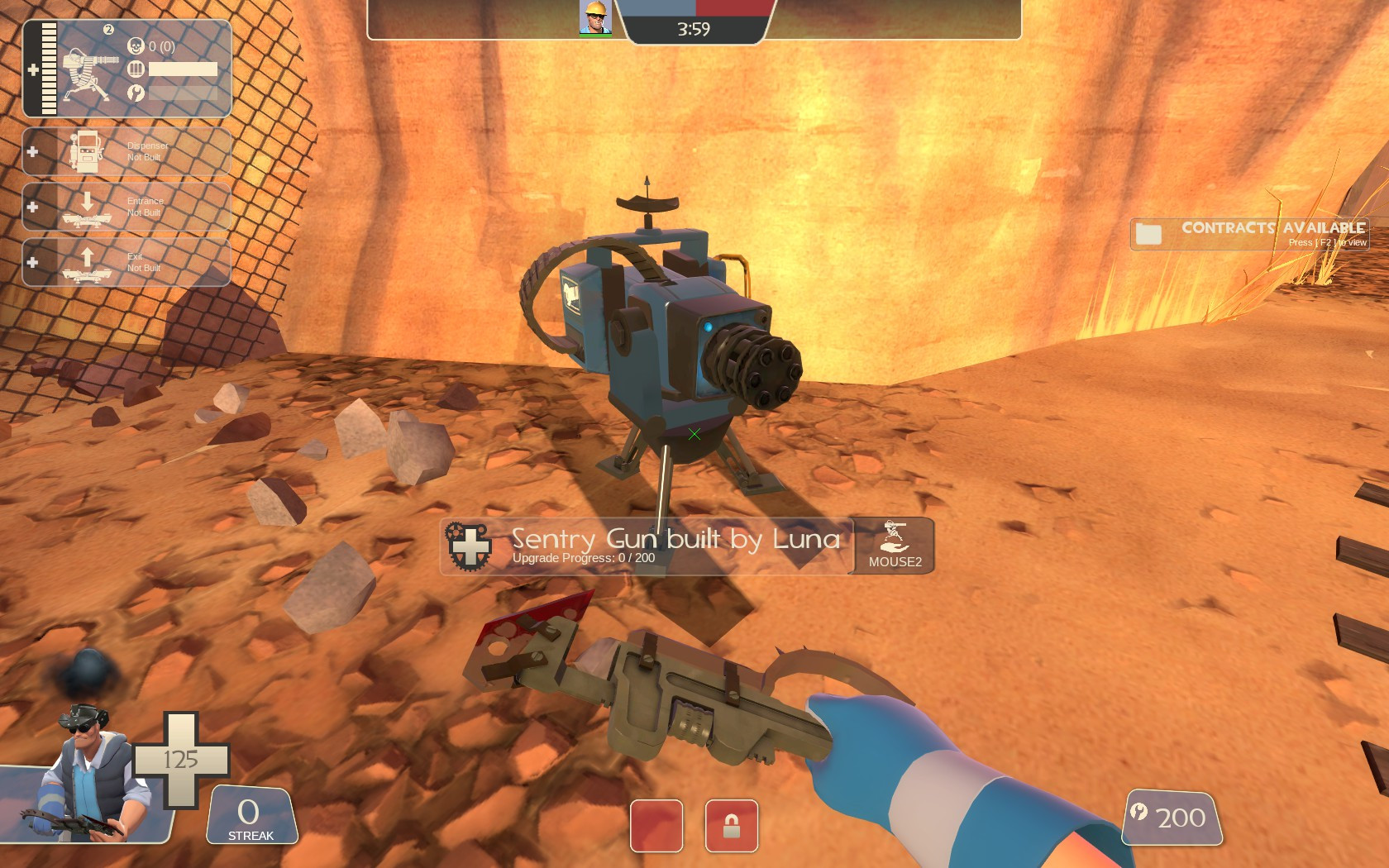Expand the Exit entry with its plus control

tap(31, 262)
